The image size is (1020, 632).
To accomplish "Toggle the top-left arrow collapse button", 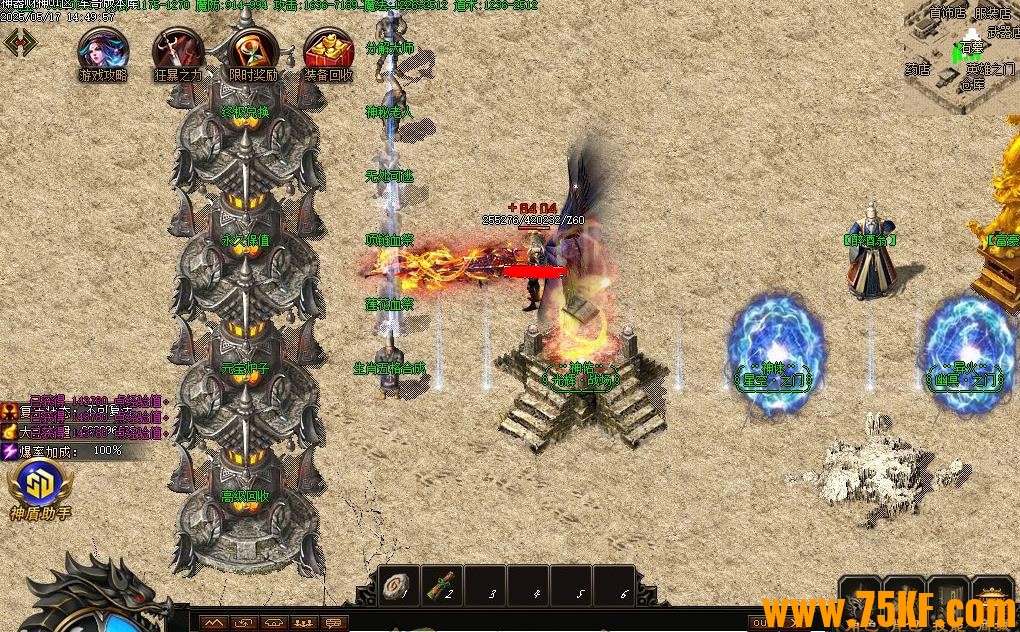I will [x=20, y=42].
